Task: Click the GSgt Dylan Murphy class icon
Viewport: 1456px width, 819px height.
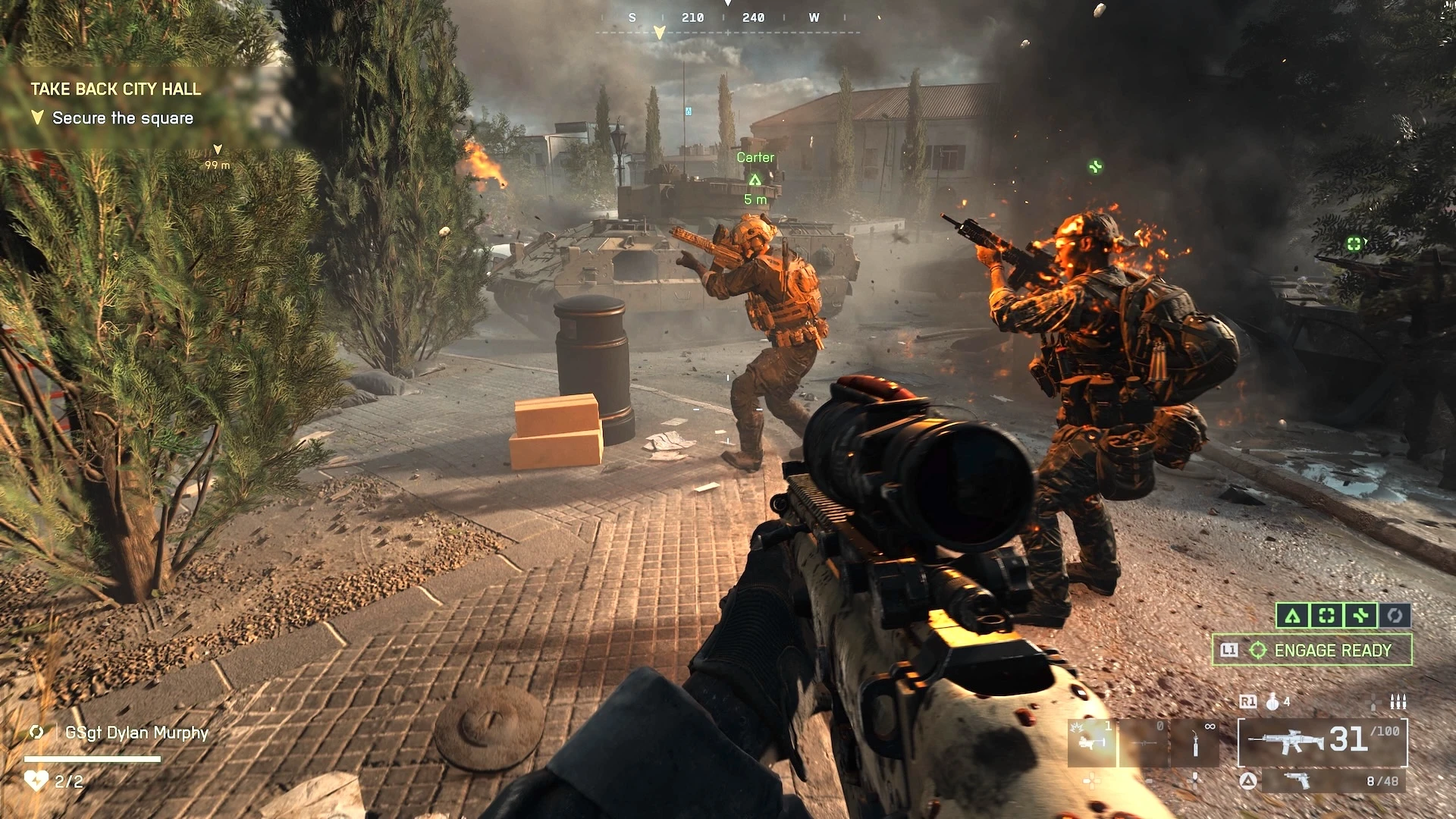Action: click(36, 733)
